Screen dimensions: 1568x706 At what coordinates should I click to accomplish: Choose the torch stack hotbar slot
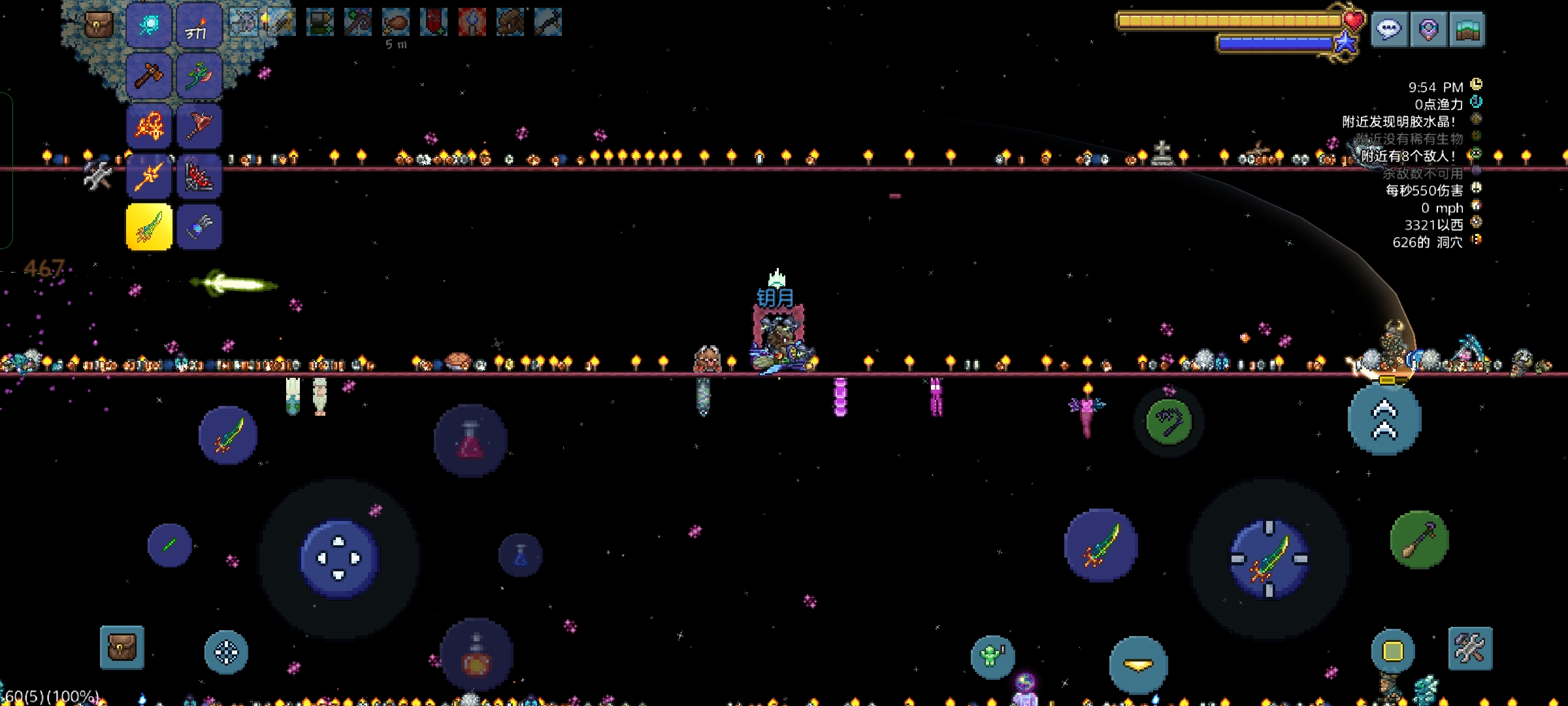pos(199,26)
